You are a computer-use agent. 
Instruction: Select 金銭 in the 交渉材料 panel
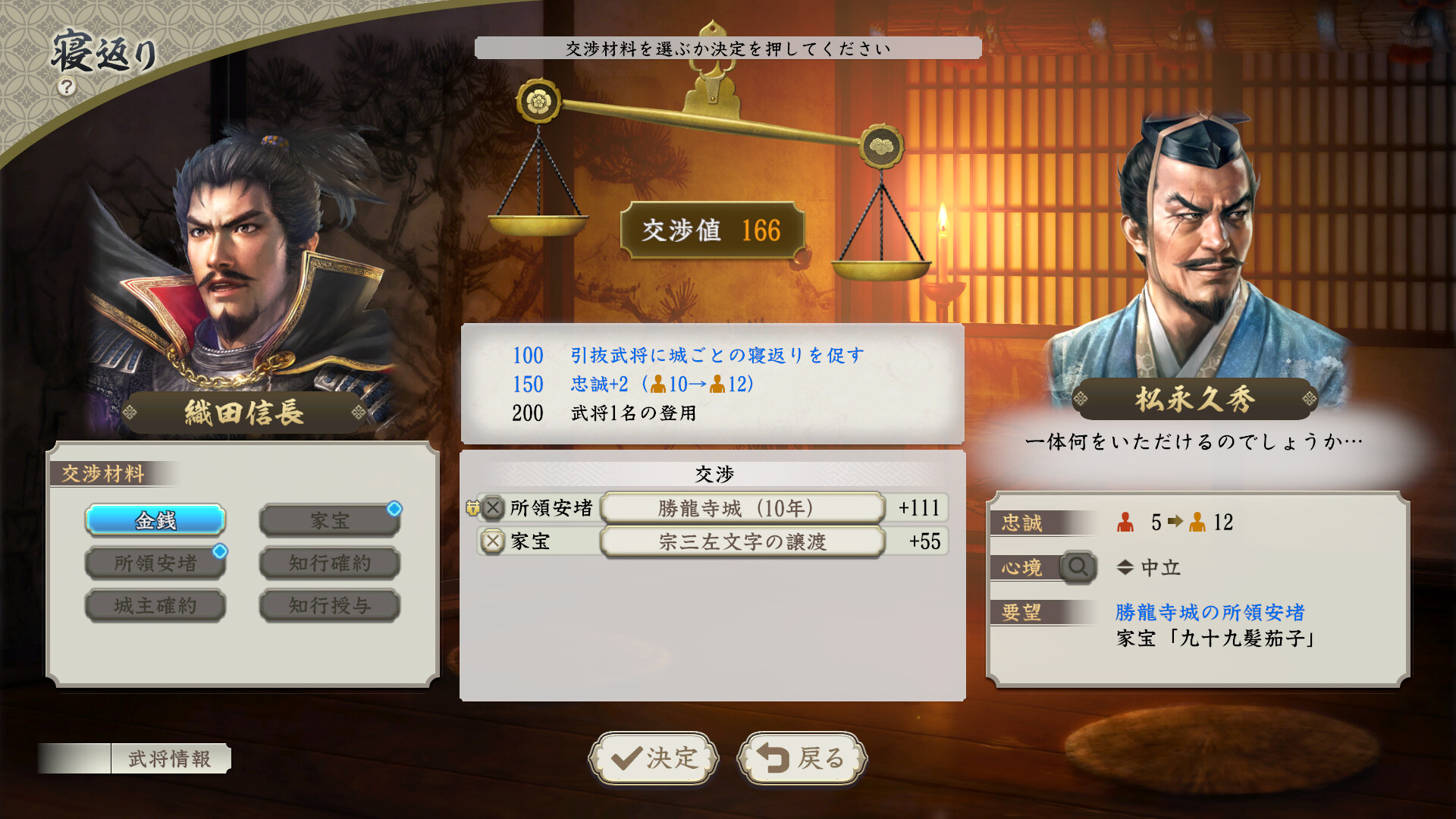click(155, 522)
